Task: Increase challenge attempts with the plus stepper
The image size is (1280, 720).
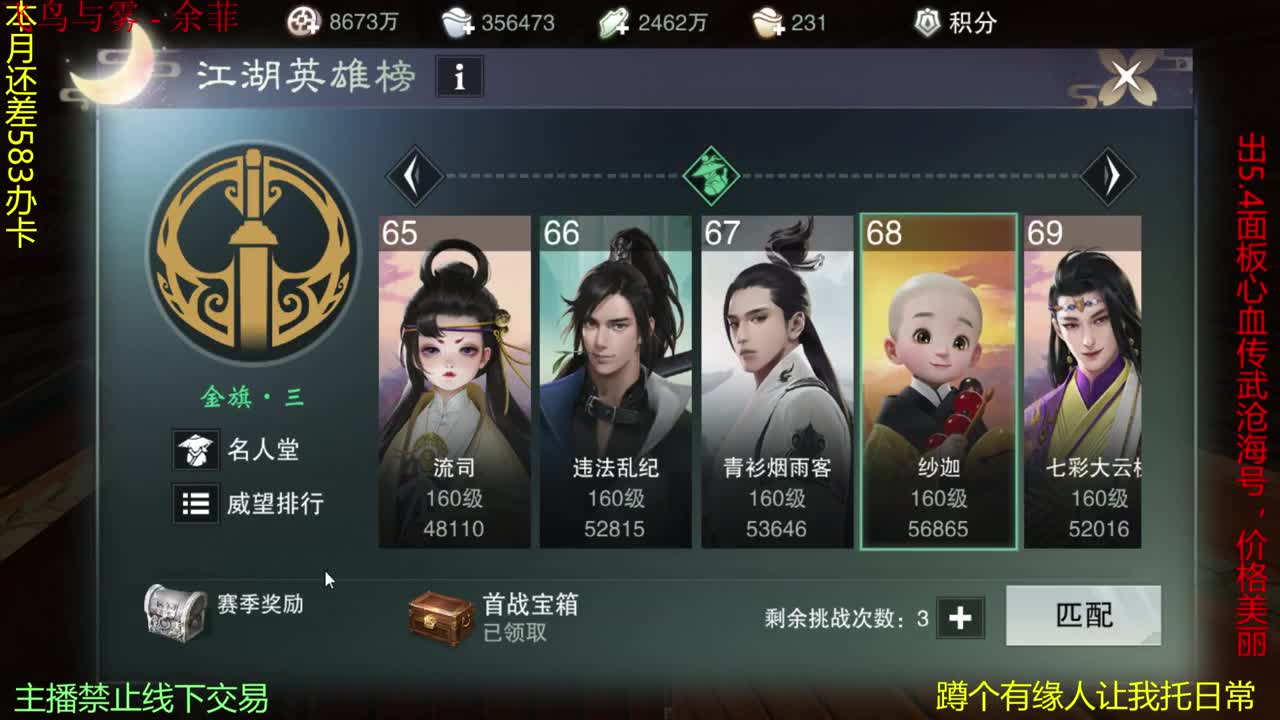Action: (x=962, y=618)
